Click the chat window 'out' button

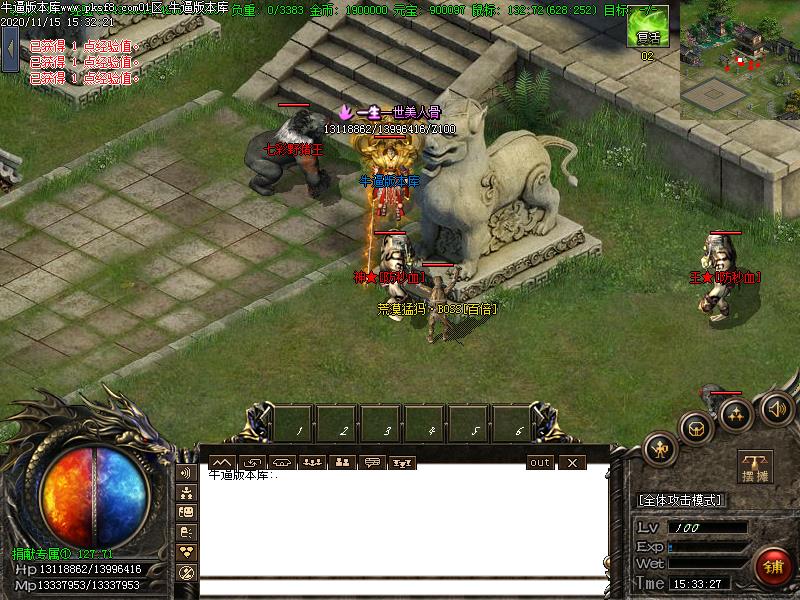click(x=540, y=462)
